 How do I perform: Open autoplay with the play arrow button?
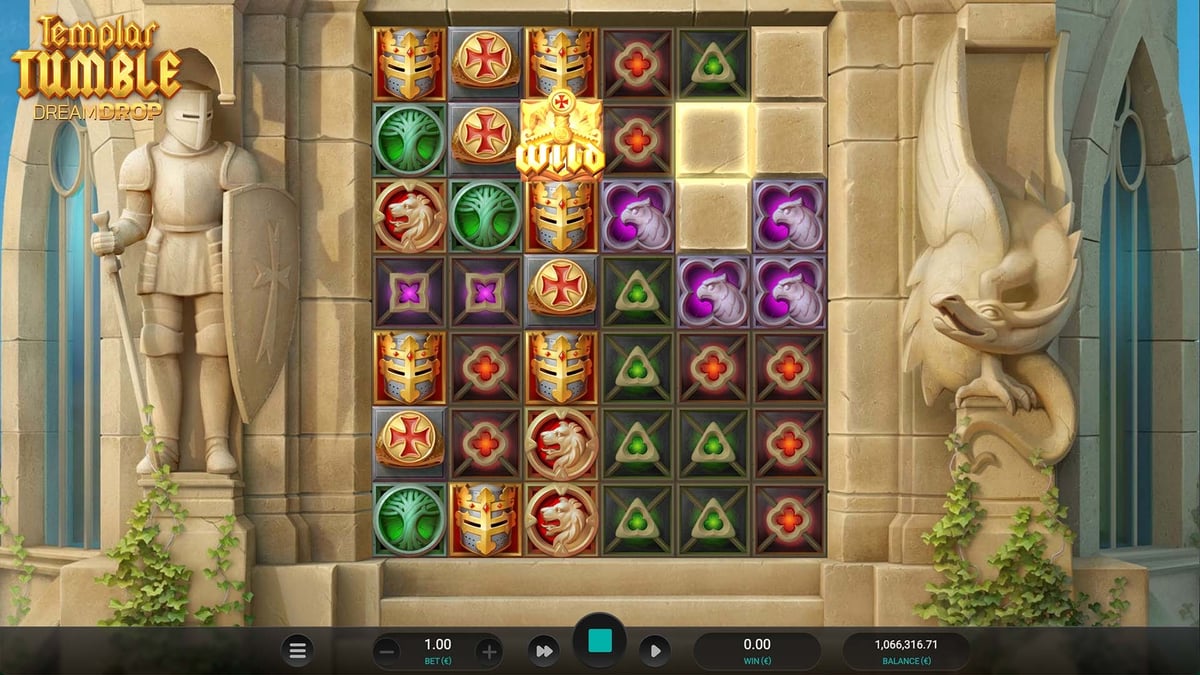(655, 651)
